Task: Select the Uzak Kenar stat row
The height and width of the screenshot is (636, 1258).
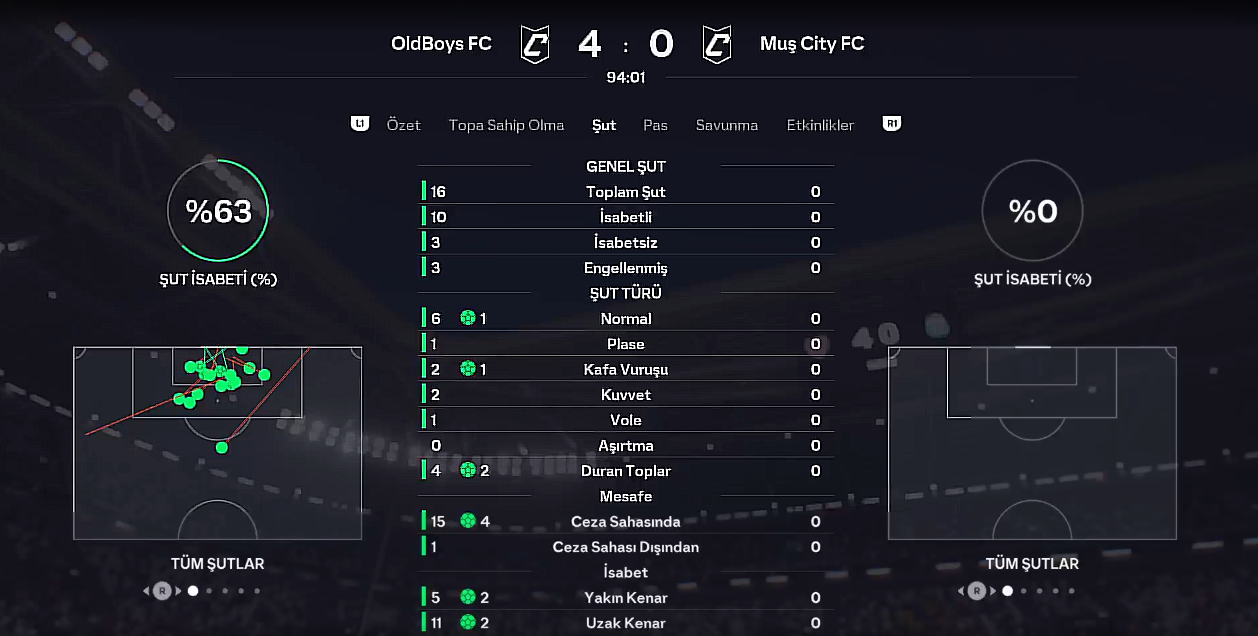Action: [626, 623]
